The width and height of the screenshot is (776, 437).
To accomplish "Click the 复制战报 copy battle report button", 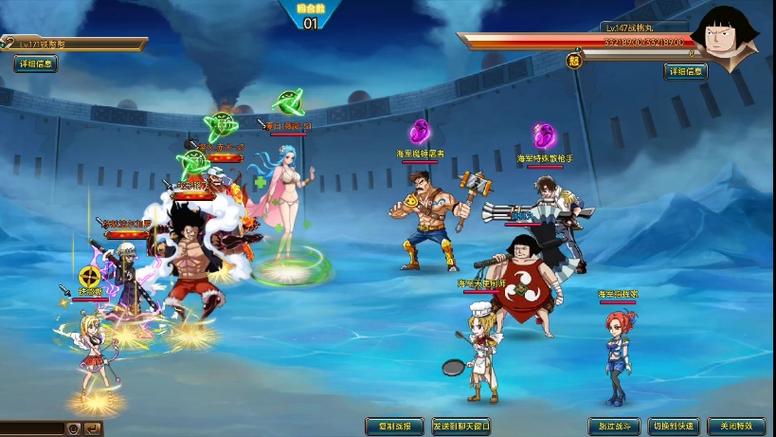I will 394,426.
